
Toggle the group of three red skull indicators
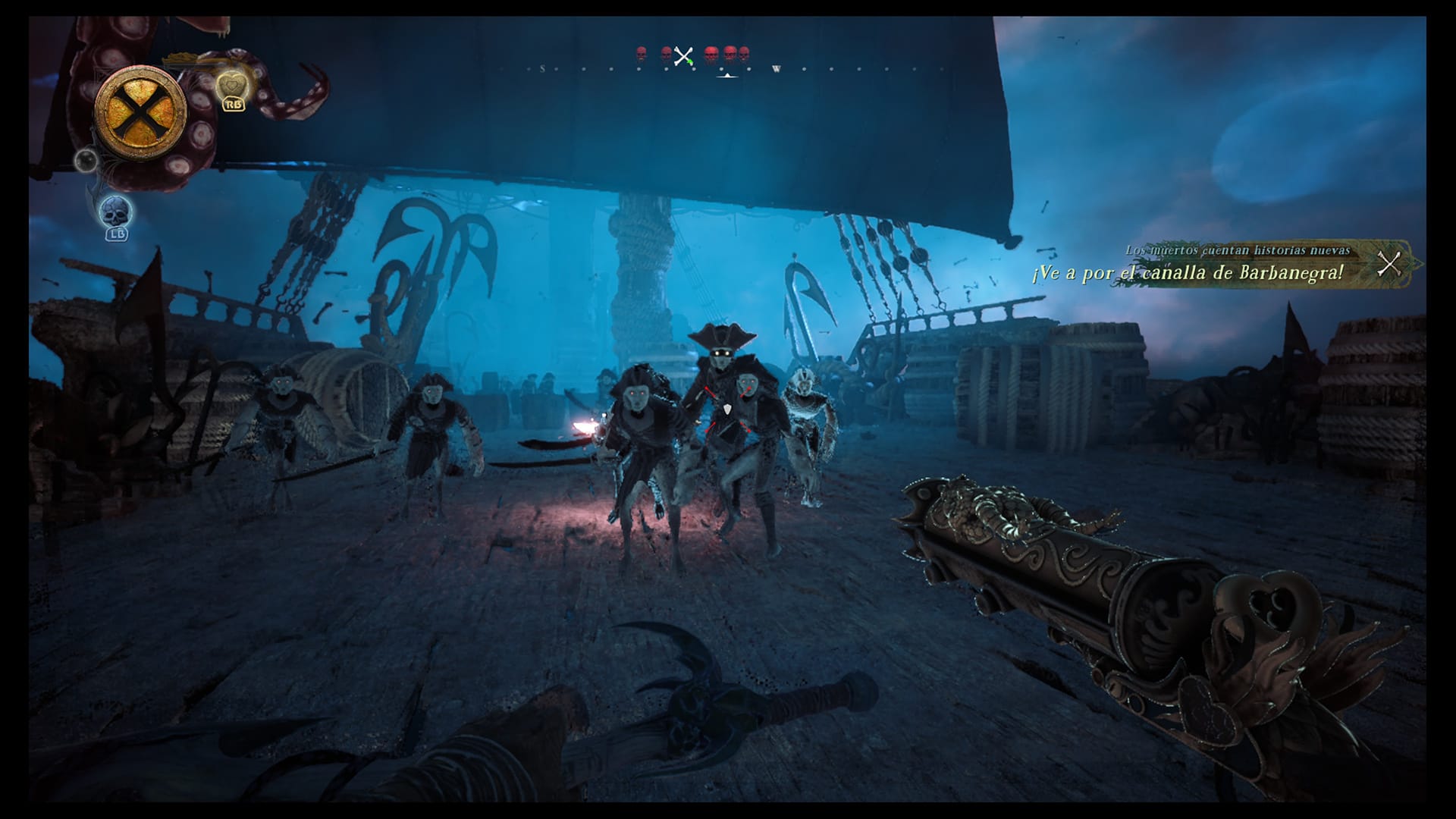(x=728, y=53)
